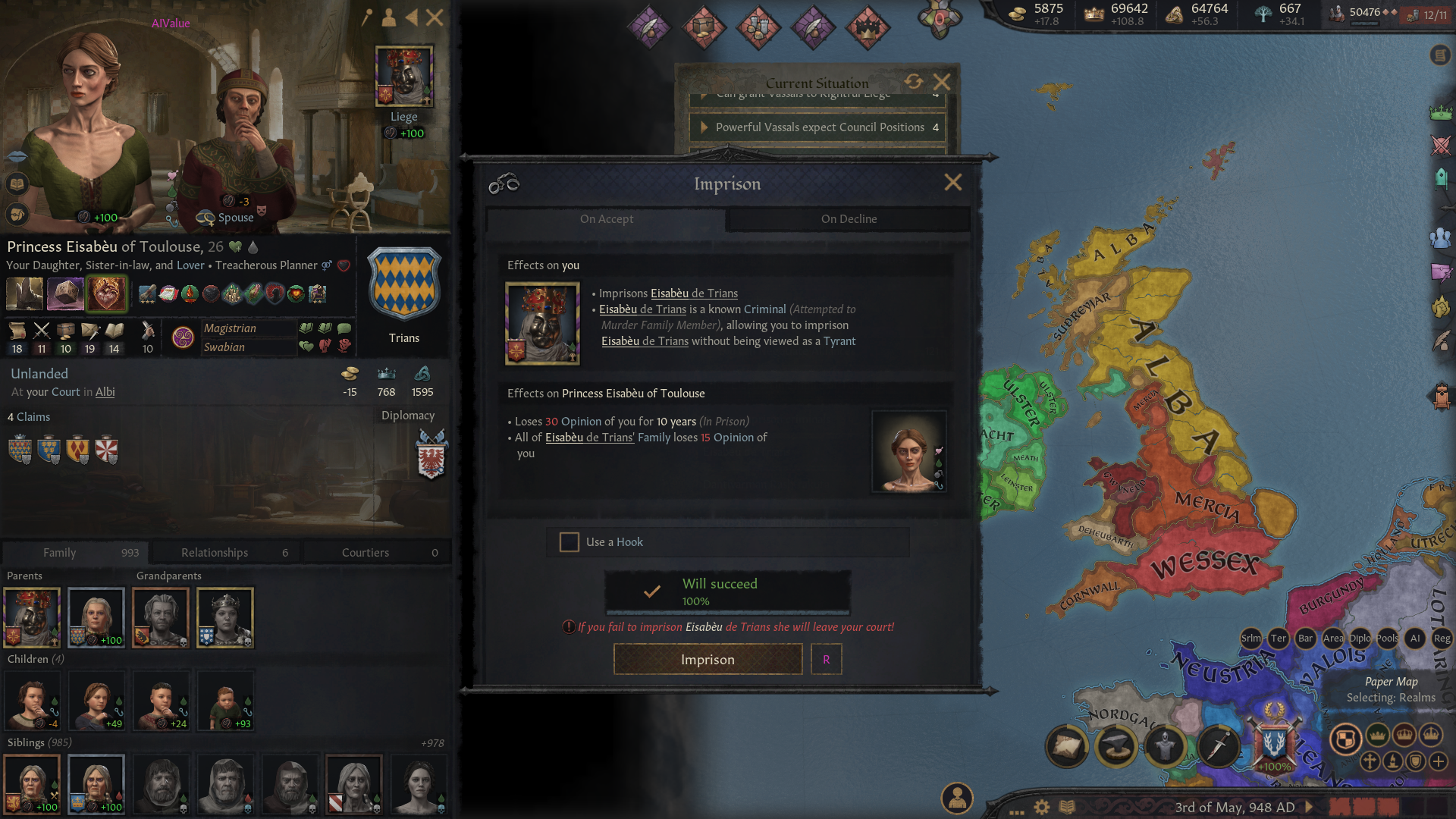Switch to the On Accept tab
Viewport: 1456px width, 819px height.
click(x=606, y=219)
